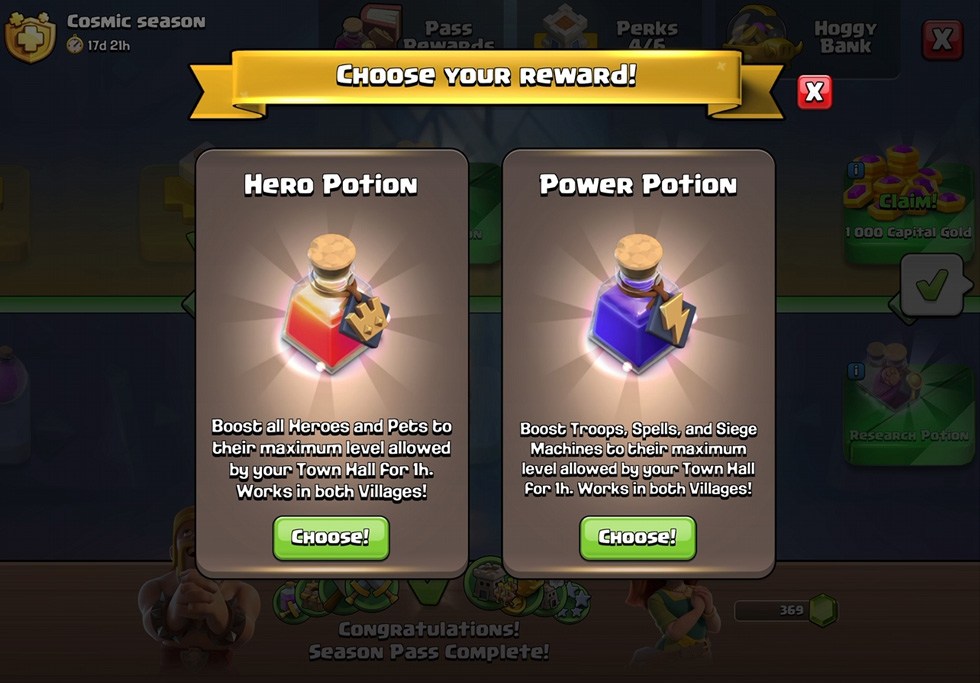
Task: Show info for the Capital Gold reward
Action: pyautogui.click(x=856, y=171)
